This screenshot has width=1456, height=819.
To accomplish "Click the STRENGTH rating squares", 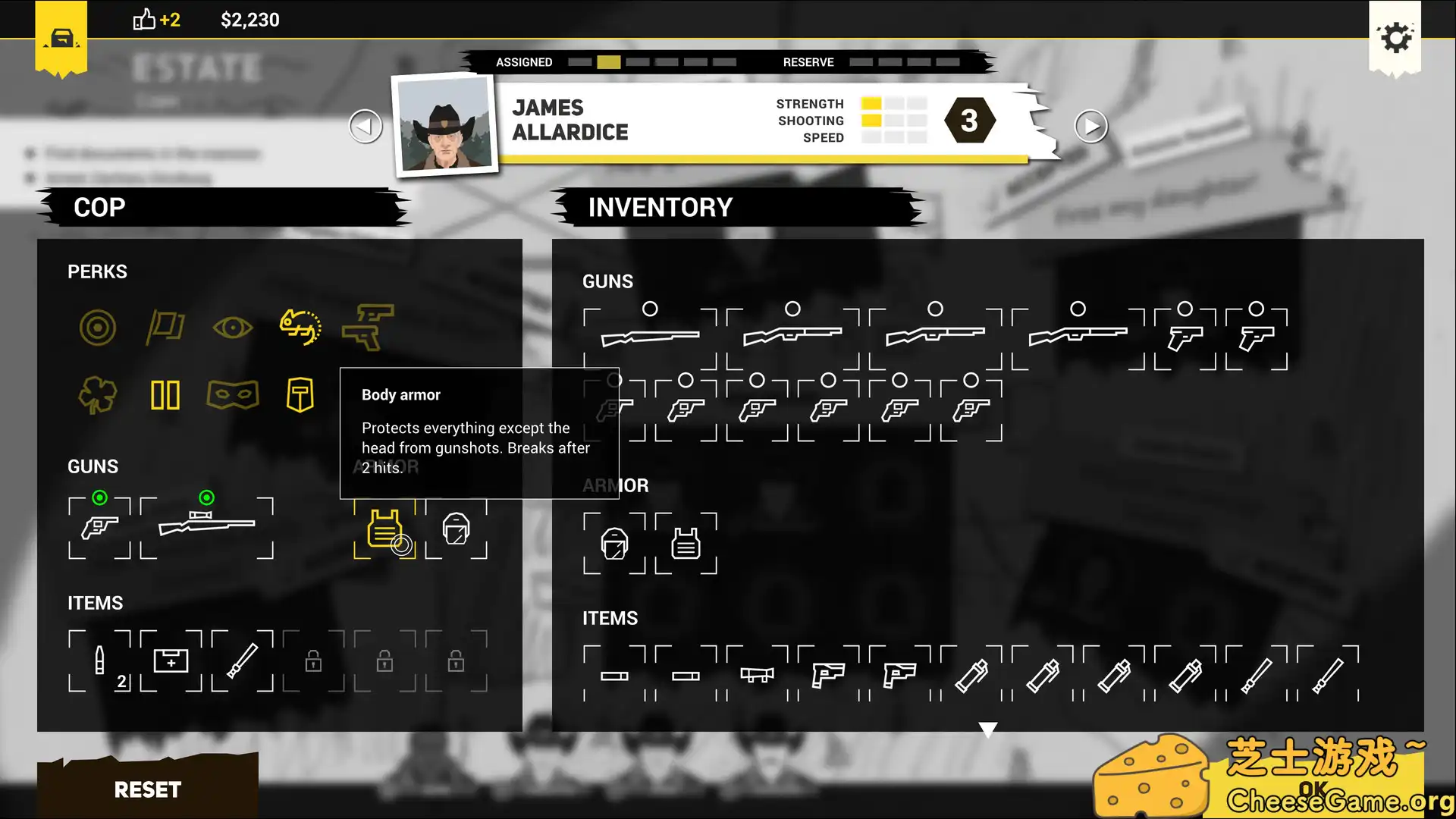I will pyautogui.click(x=893, y=103).
